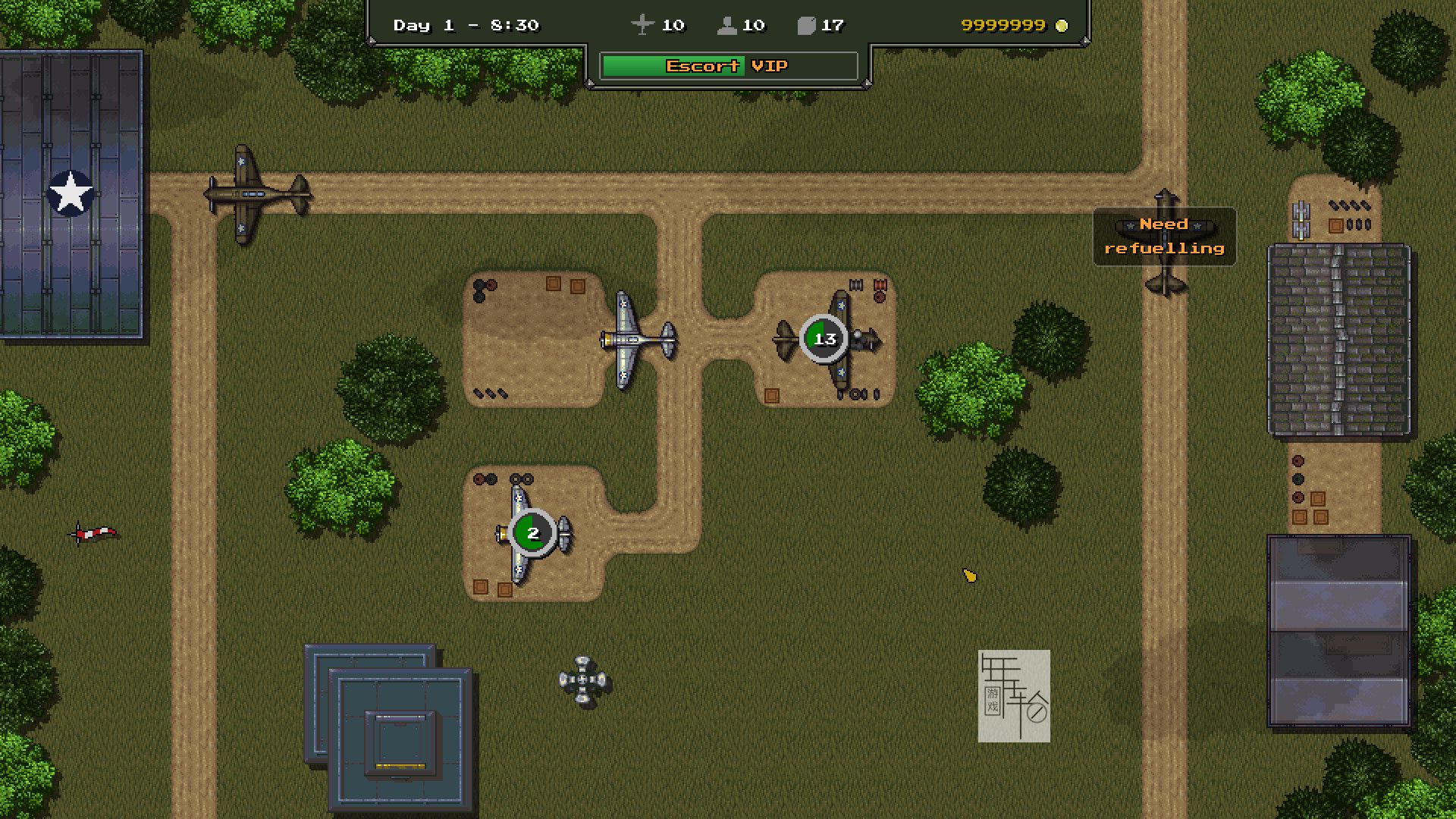Select the plane marked Need refuelling
Screen dimensions: 1456x819
pyautogui.click(x=1166, y=243)
